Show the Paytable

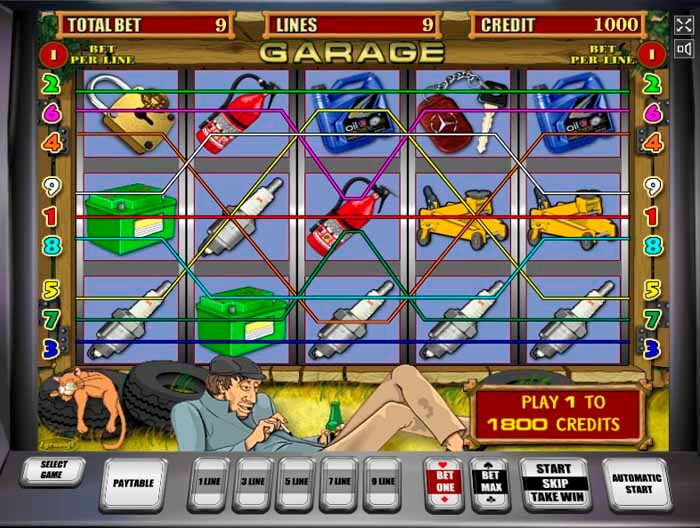[135, 483]
